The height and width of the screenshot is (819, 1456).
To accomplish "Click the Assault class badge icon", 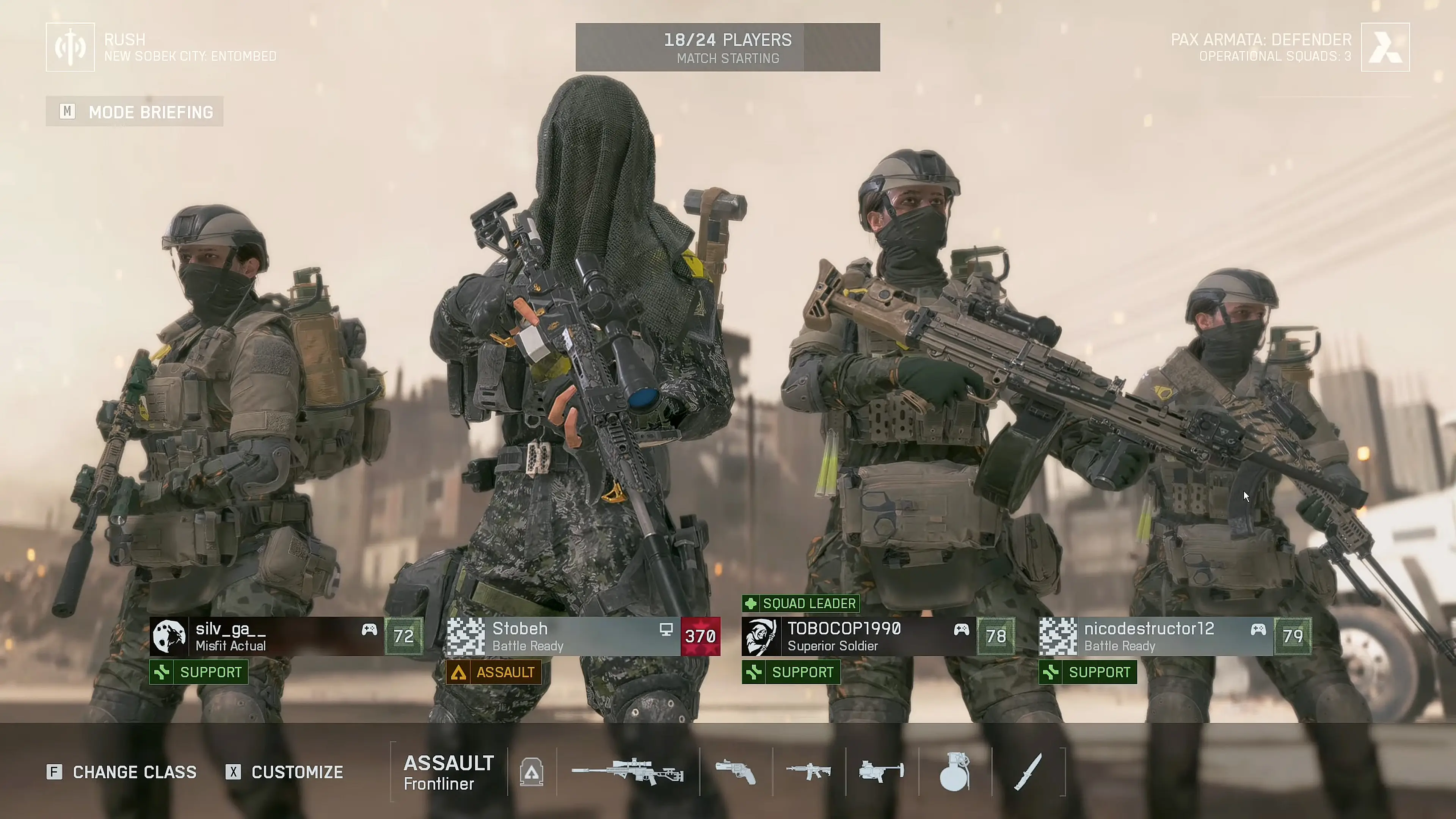I will (x=532, y=772).
